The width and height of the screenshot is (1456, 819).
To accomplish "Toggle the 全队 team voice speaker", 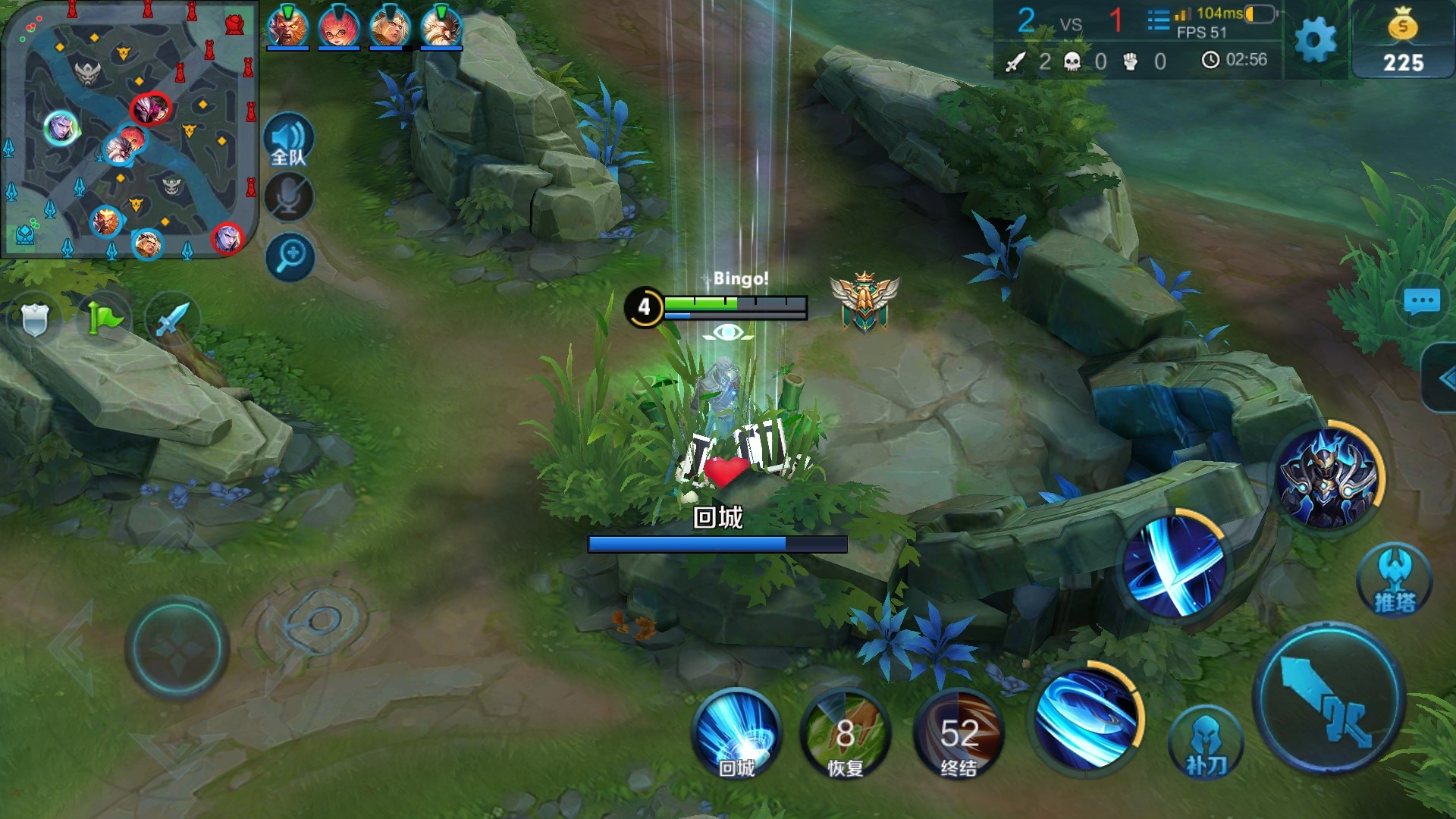I will 289,140.
